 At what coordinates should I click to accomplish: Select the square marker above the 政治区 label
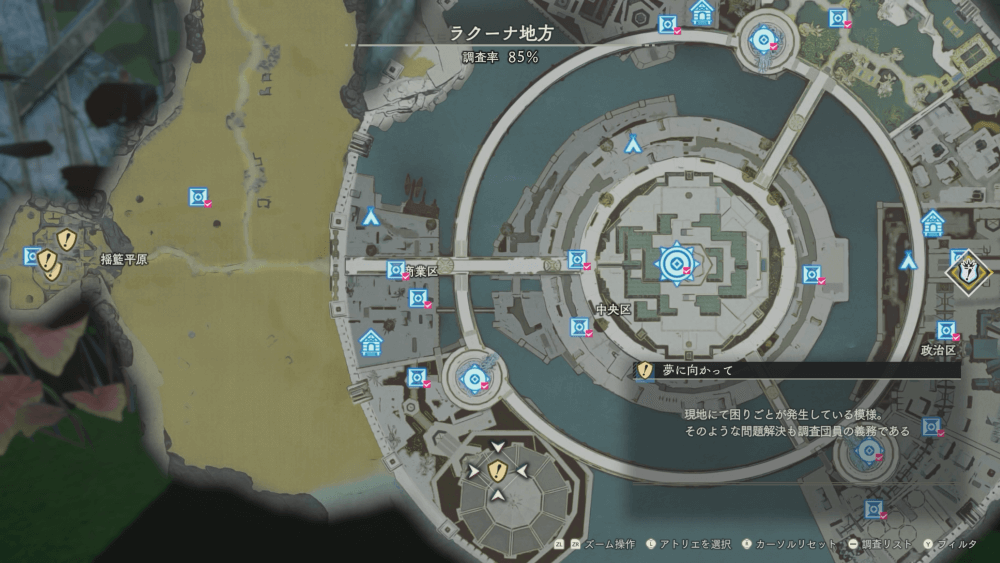pos(945,329)
